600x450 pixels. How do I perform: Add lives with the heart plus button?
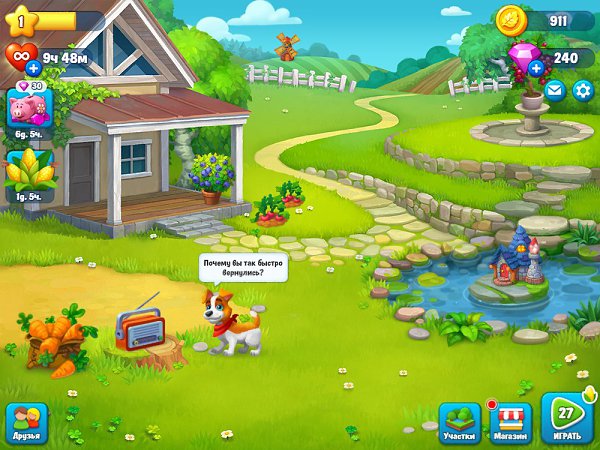tap(33, 68)
